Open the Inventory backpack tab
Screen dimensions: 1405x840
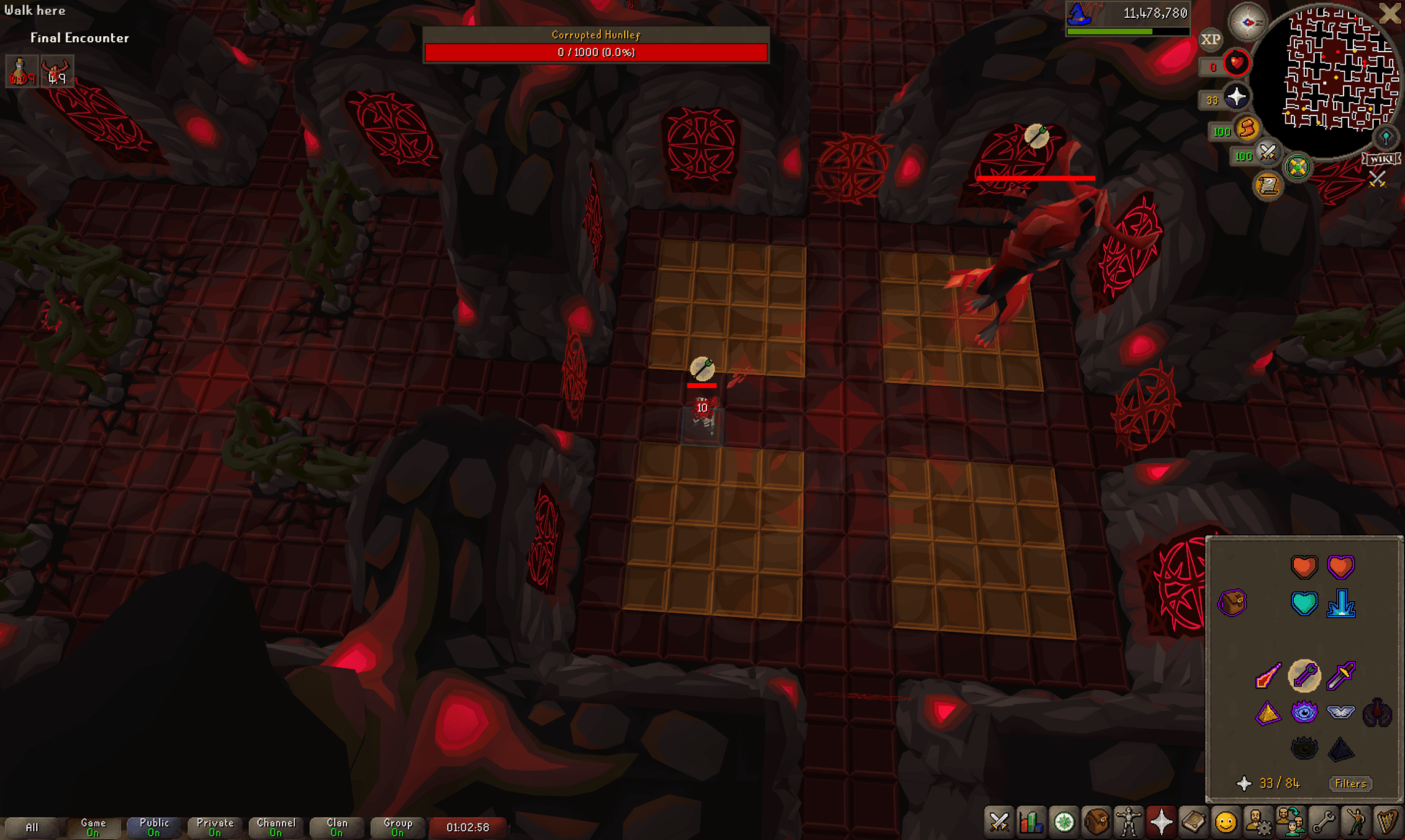point(1096,822)
